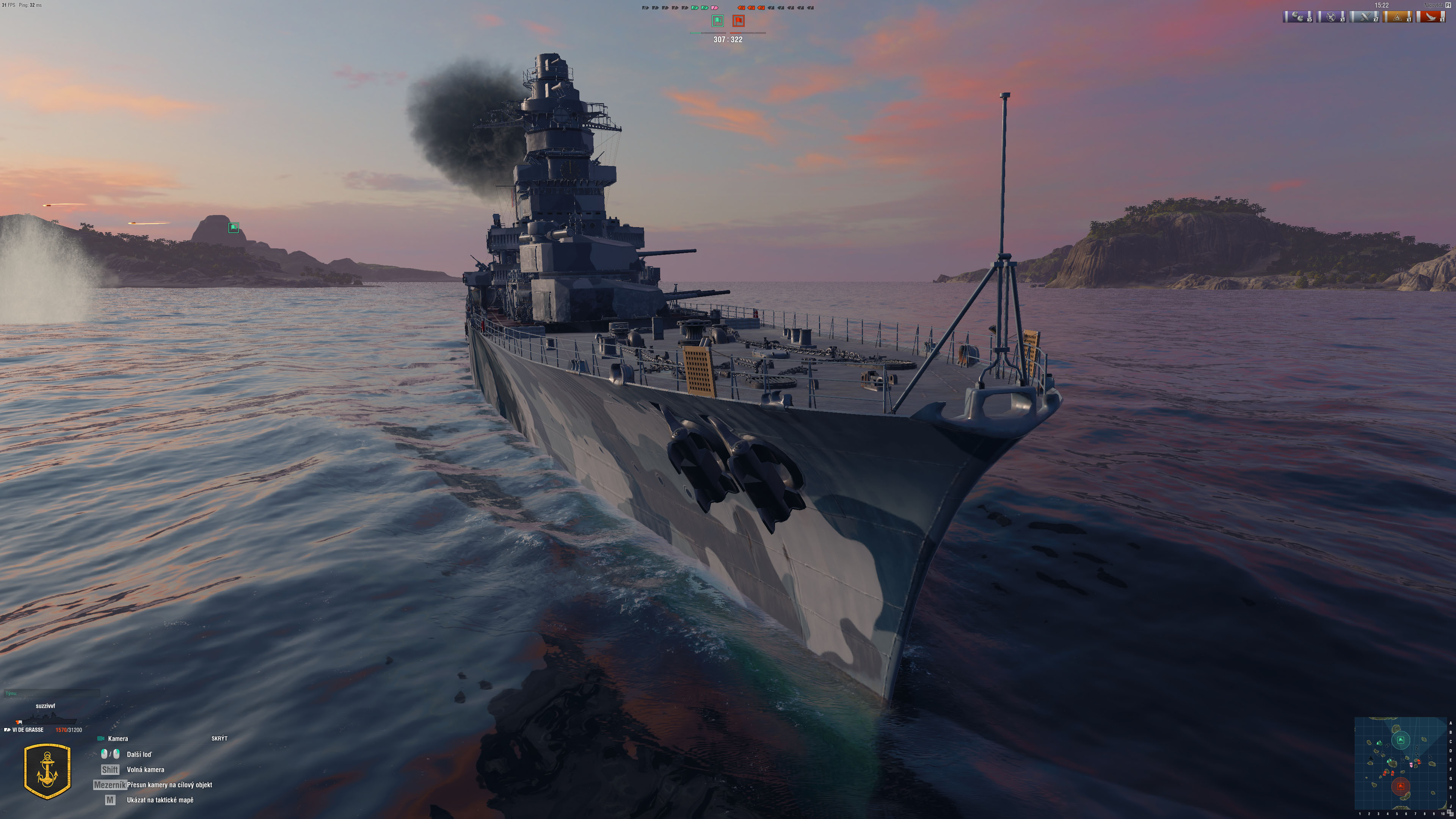Select the red enemy base flag icon
Viewport: 1456px width, 819px height.
(x=739, y=21)
